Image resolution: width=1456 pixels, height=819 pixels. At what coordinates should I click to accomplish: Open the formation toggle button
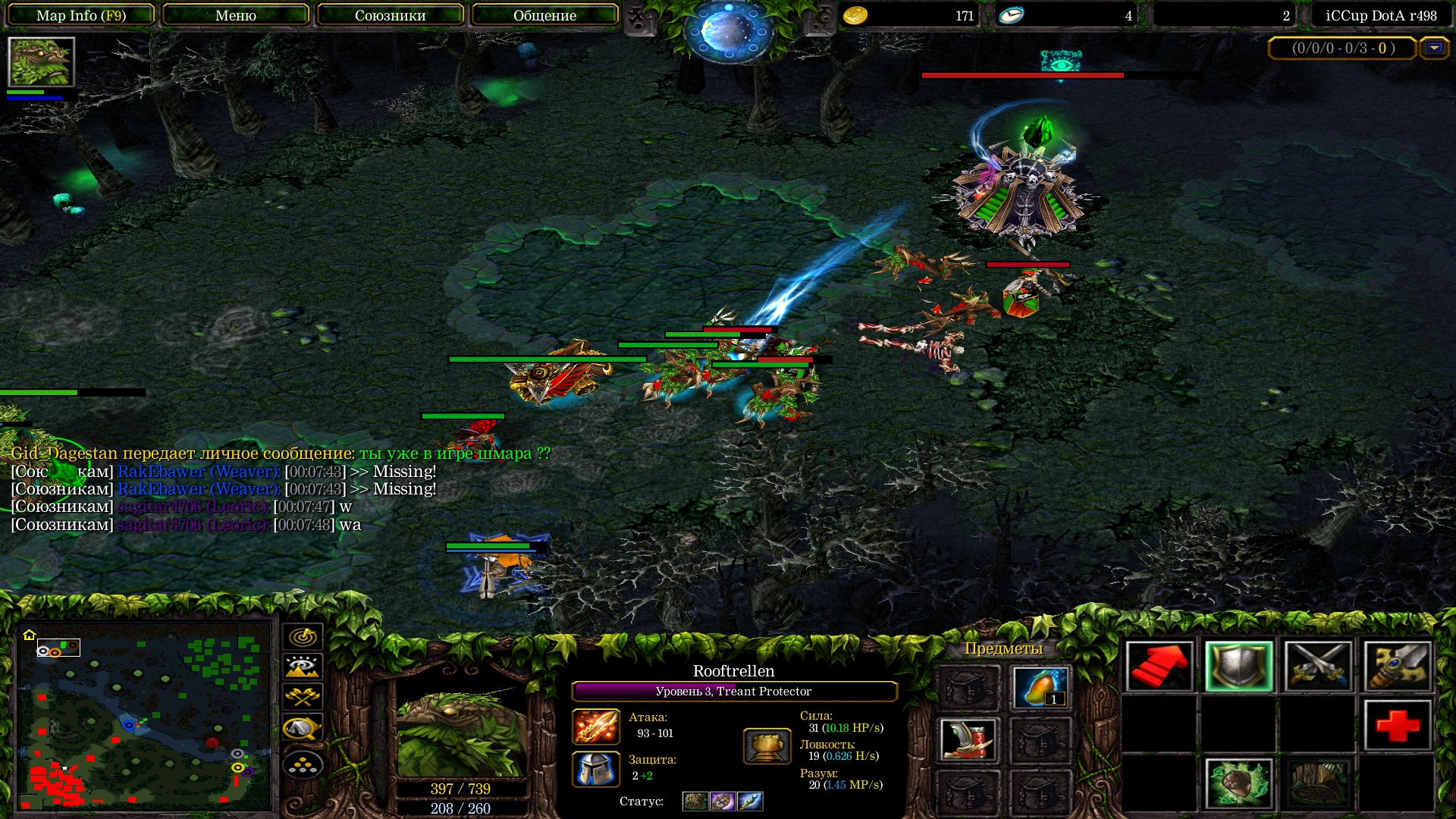(303, 764)
